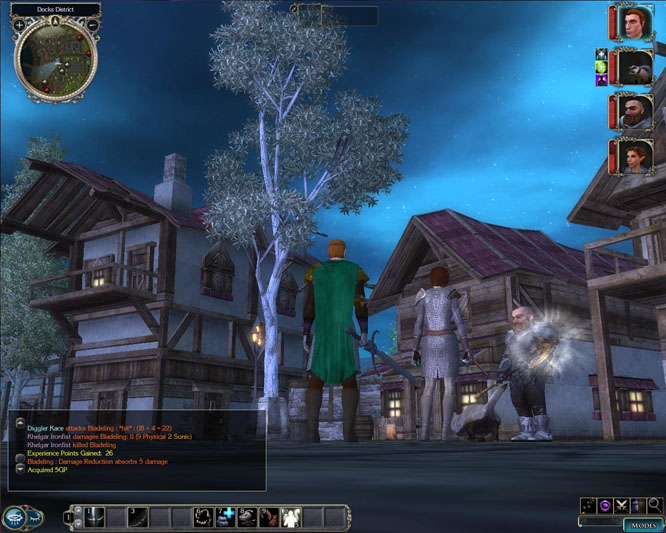Use the sword in hotbar slot 1
This screenshot has height=533, width=666.
point(93,517)
